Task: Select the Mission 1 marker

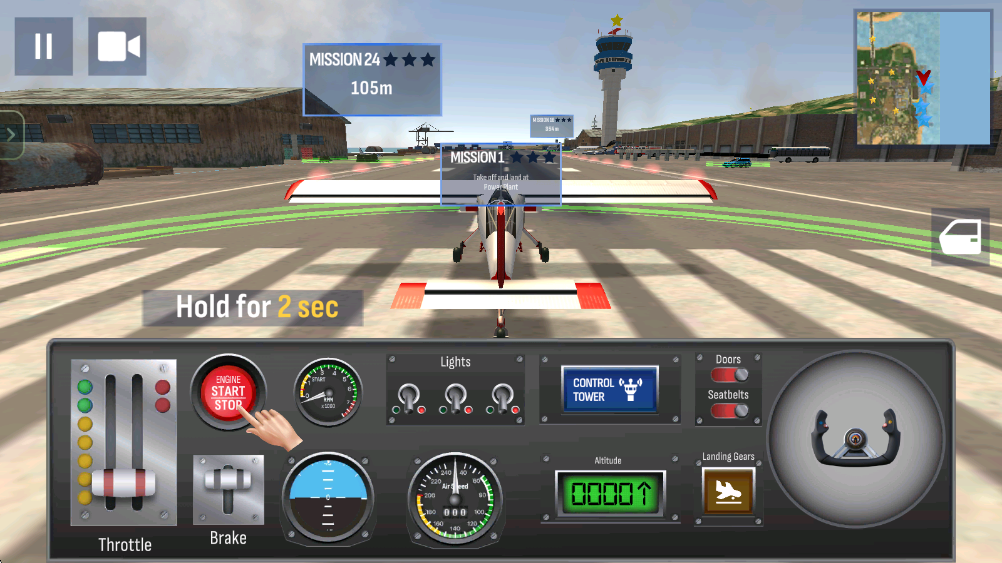Action: 500,174
